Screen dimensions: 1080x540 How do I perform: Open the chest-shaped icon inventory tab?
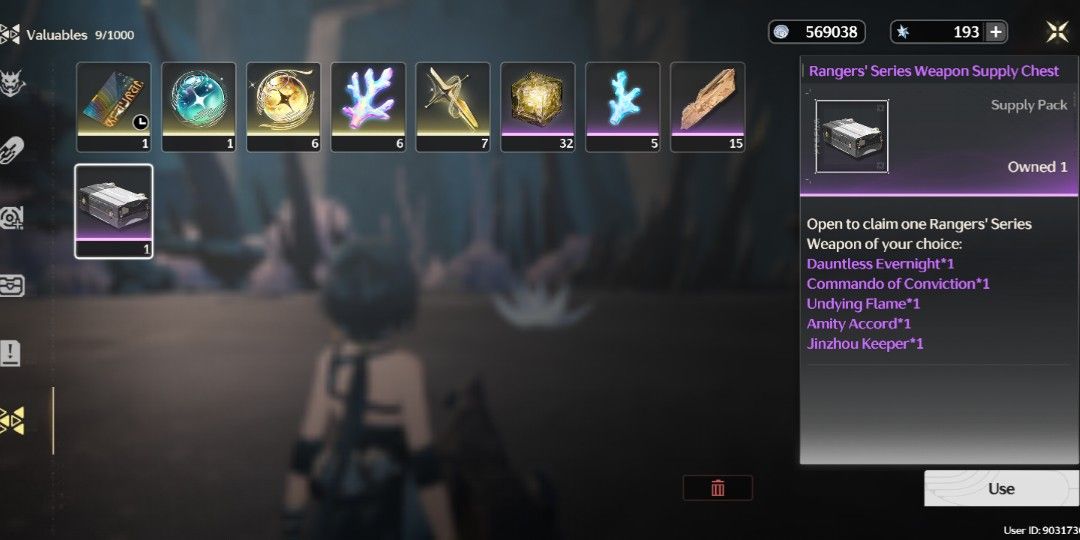pyautogui.click(x=12, y=285)
